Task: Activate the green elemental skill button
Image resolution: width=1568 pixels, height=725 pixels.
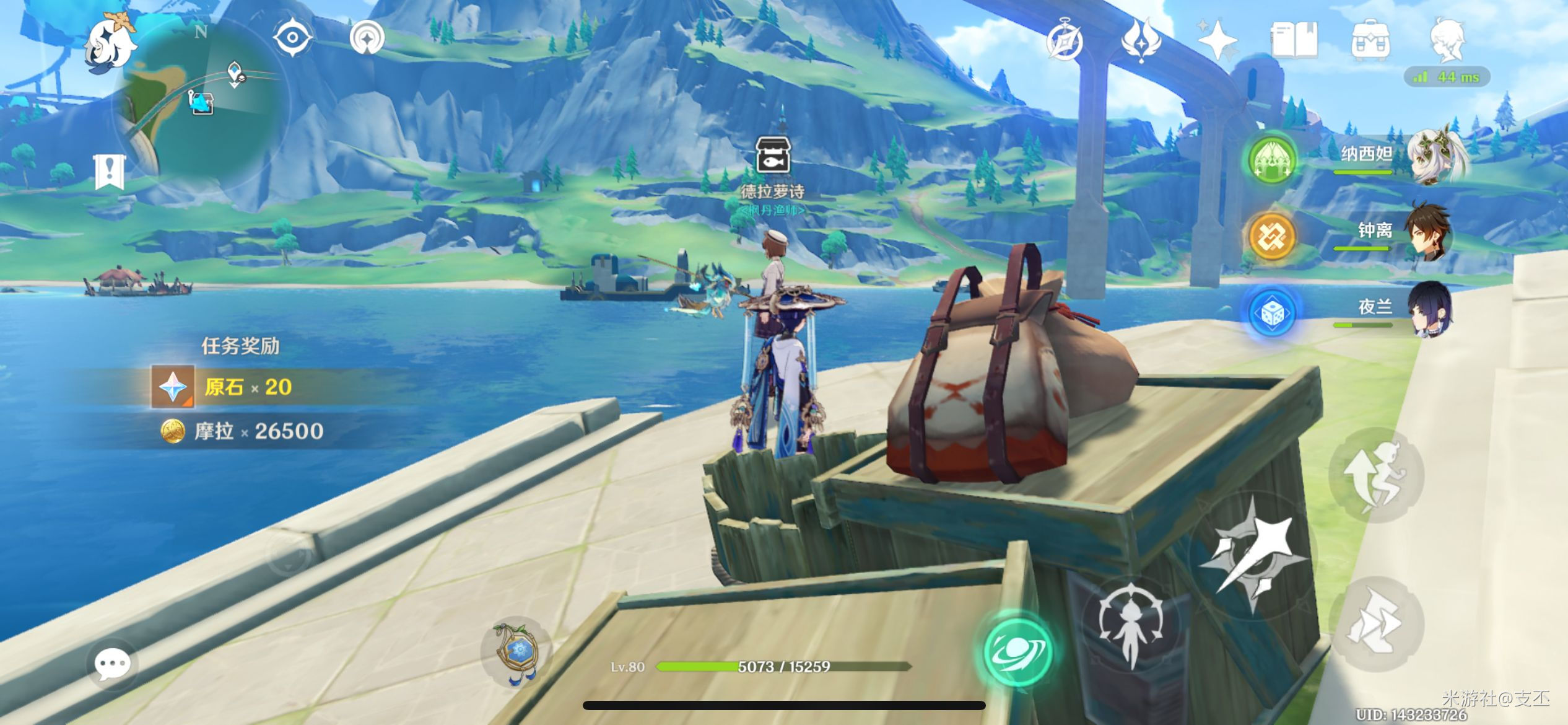Action: tap(1018, 651)
